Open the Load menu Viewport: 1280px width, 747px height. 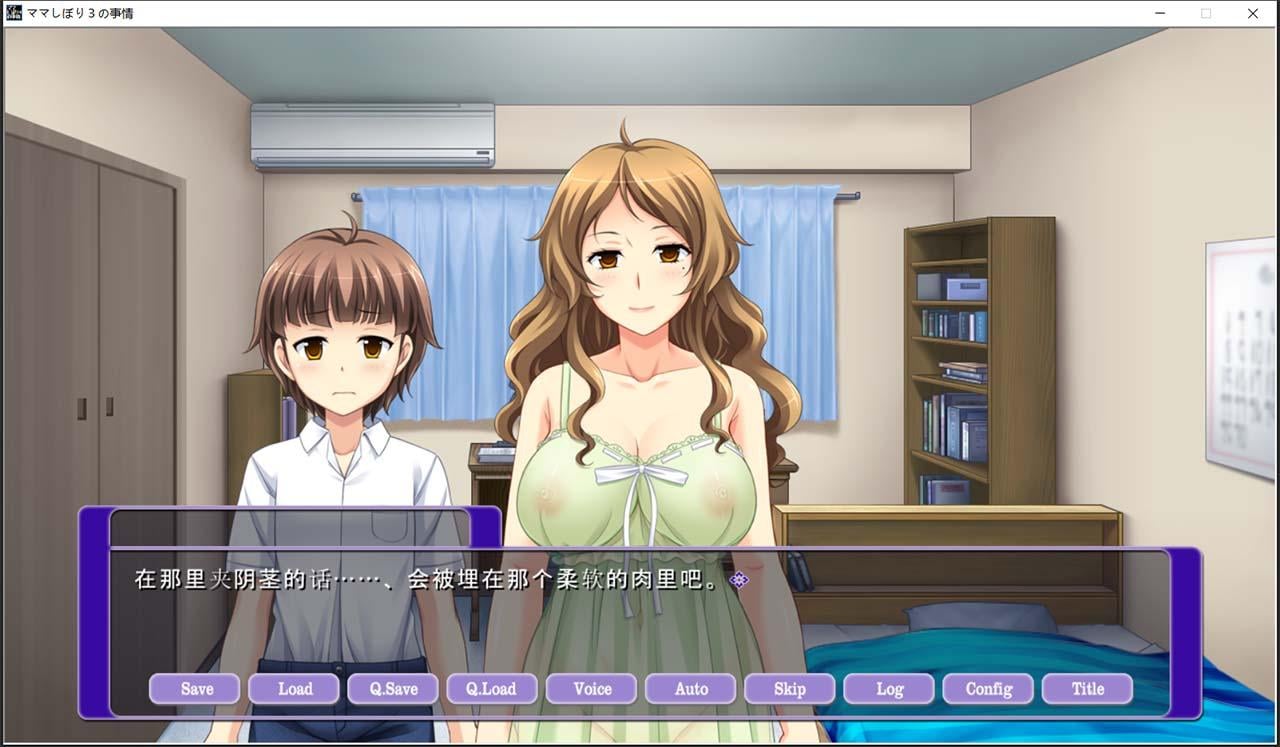(x=294, y=689)
